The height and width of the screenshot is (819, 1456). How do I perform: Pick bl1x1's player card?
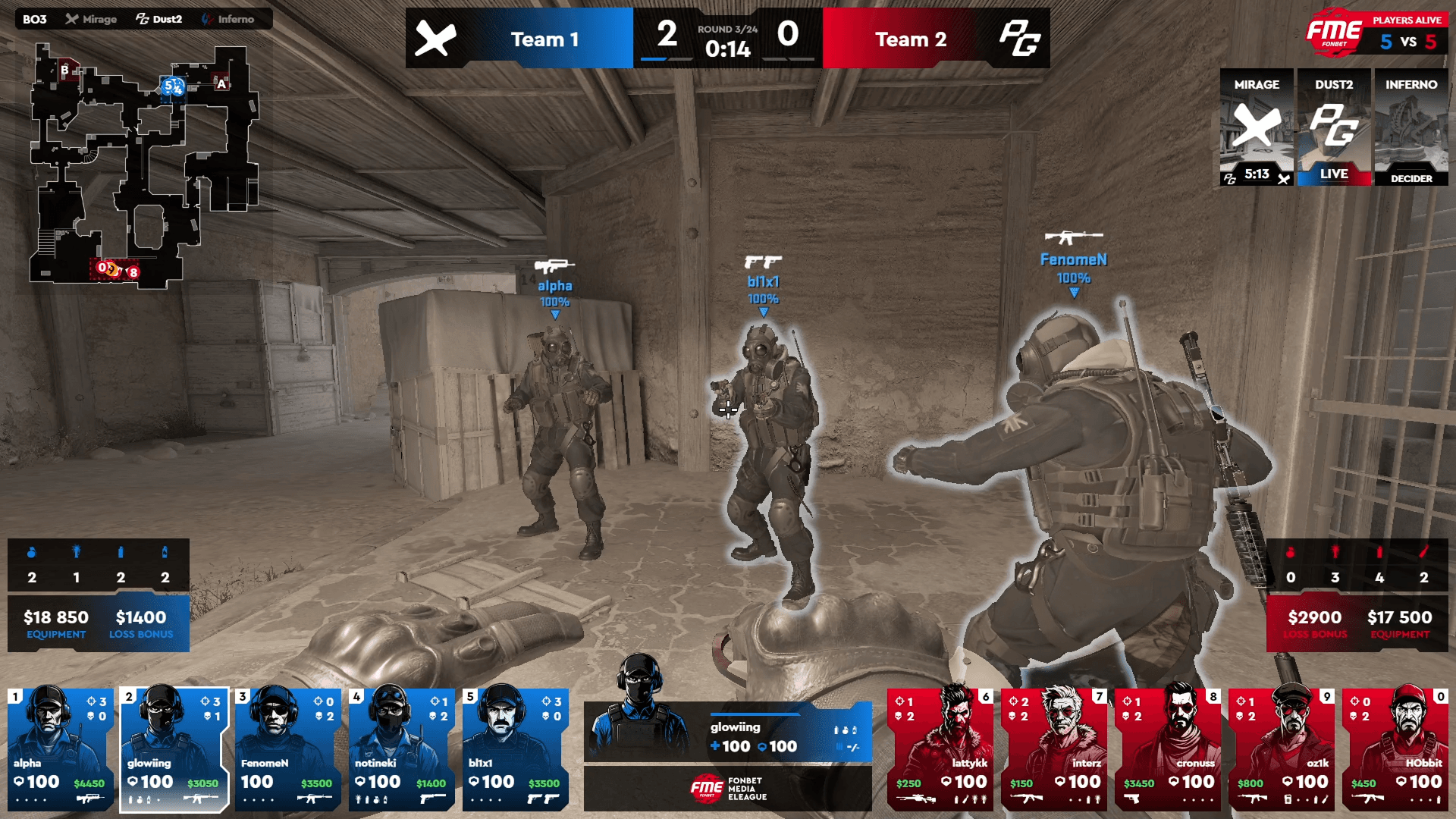(516, 749)
